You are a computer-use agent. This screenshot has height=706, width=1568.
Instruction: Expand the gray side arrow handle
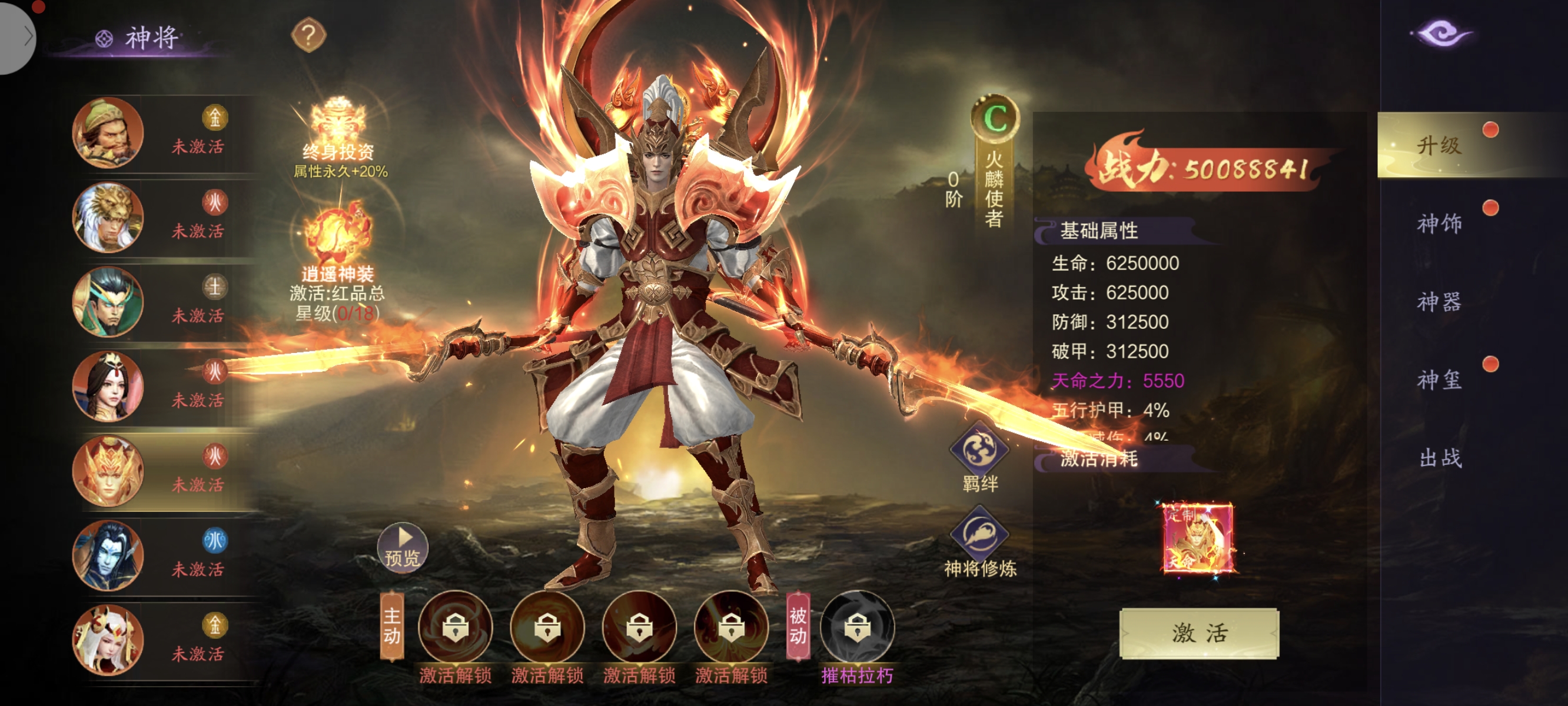pos(18,36)
